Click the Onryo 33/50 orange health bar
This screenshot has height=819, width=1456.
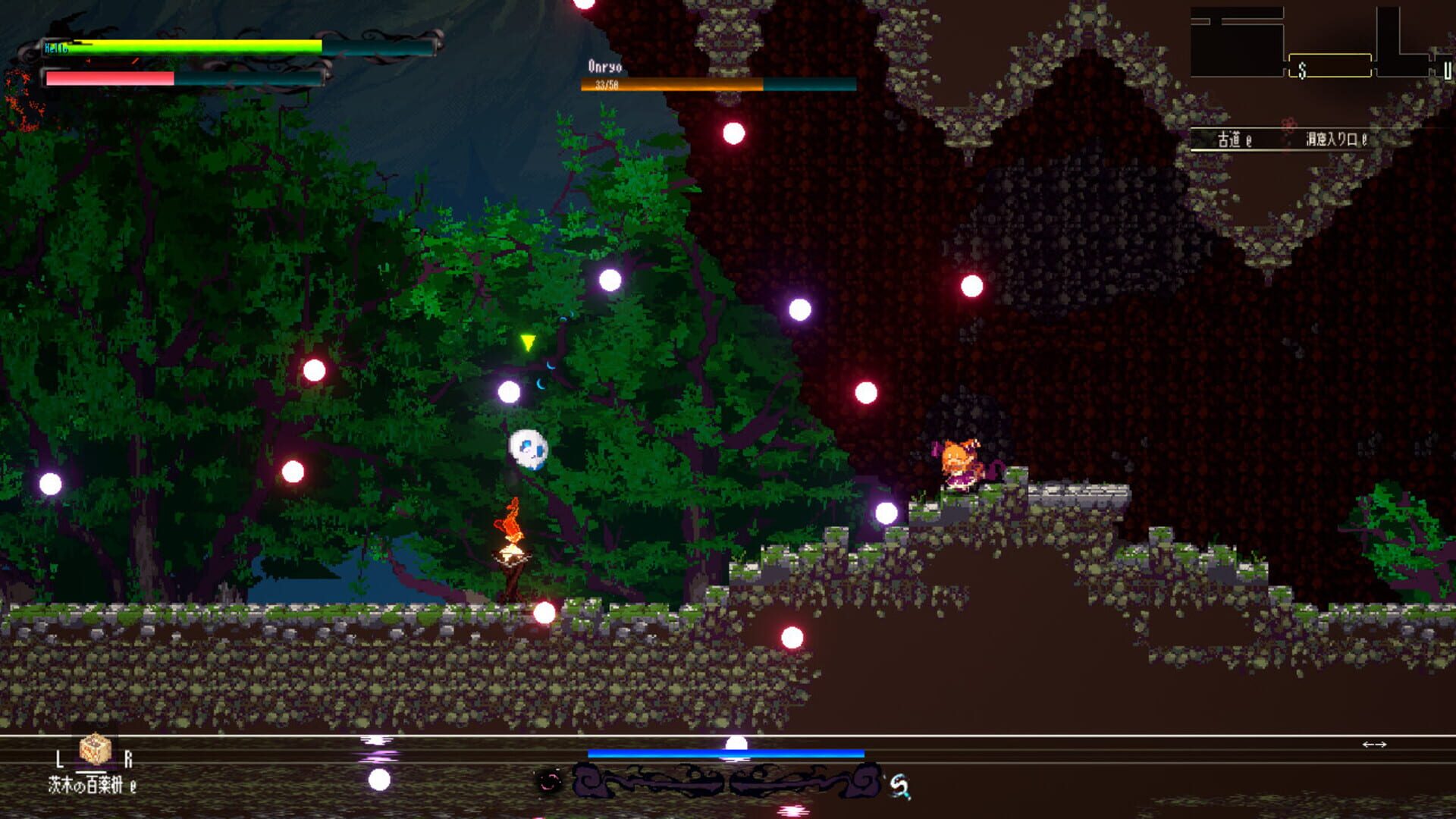coord(671,85)
